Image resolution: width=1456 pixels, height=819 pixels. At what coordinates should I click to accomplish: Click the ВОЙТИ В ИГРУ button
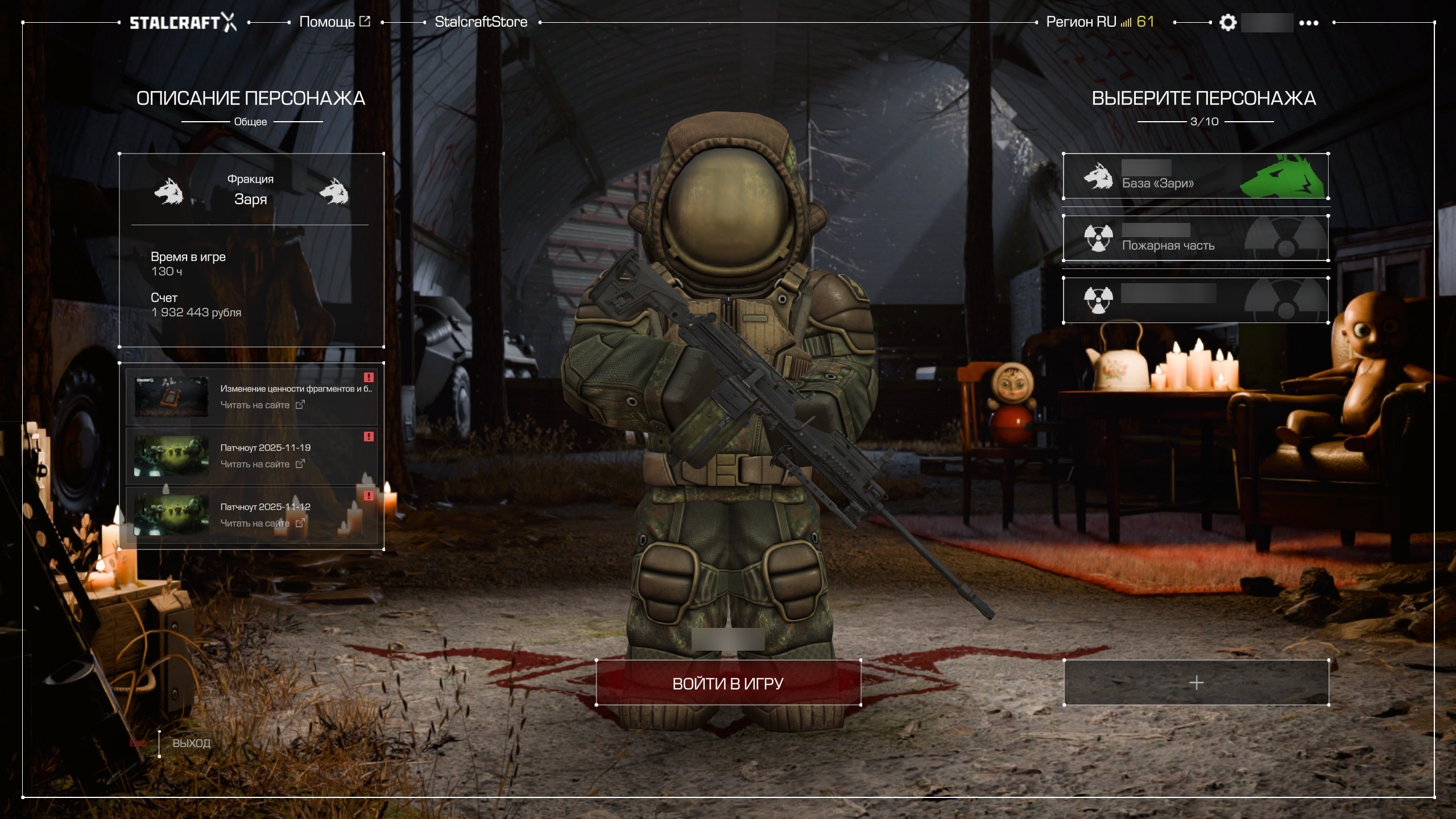pos(728,683)
